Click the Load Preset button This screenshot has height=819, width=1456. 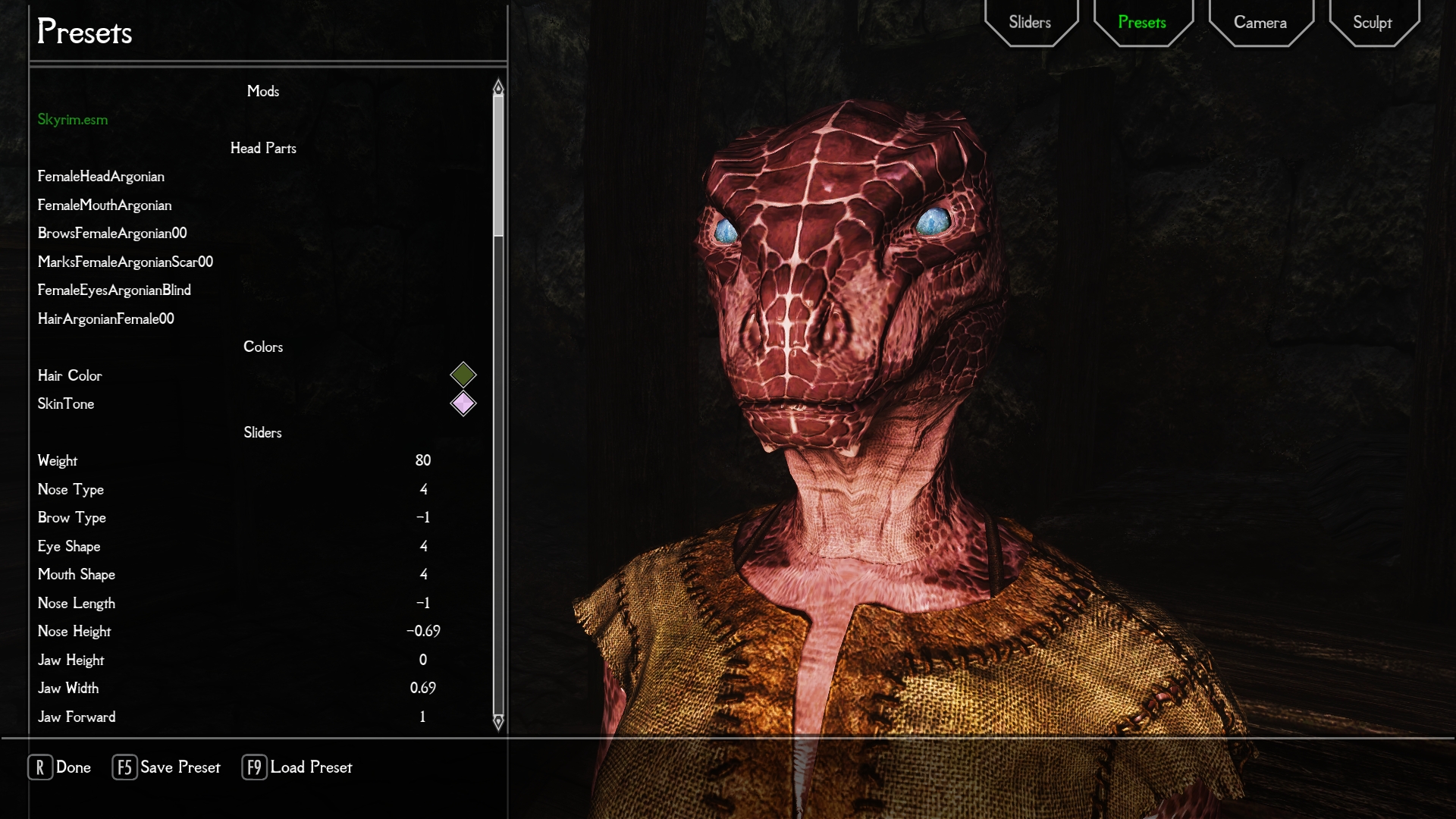(297, 767)
